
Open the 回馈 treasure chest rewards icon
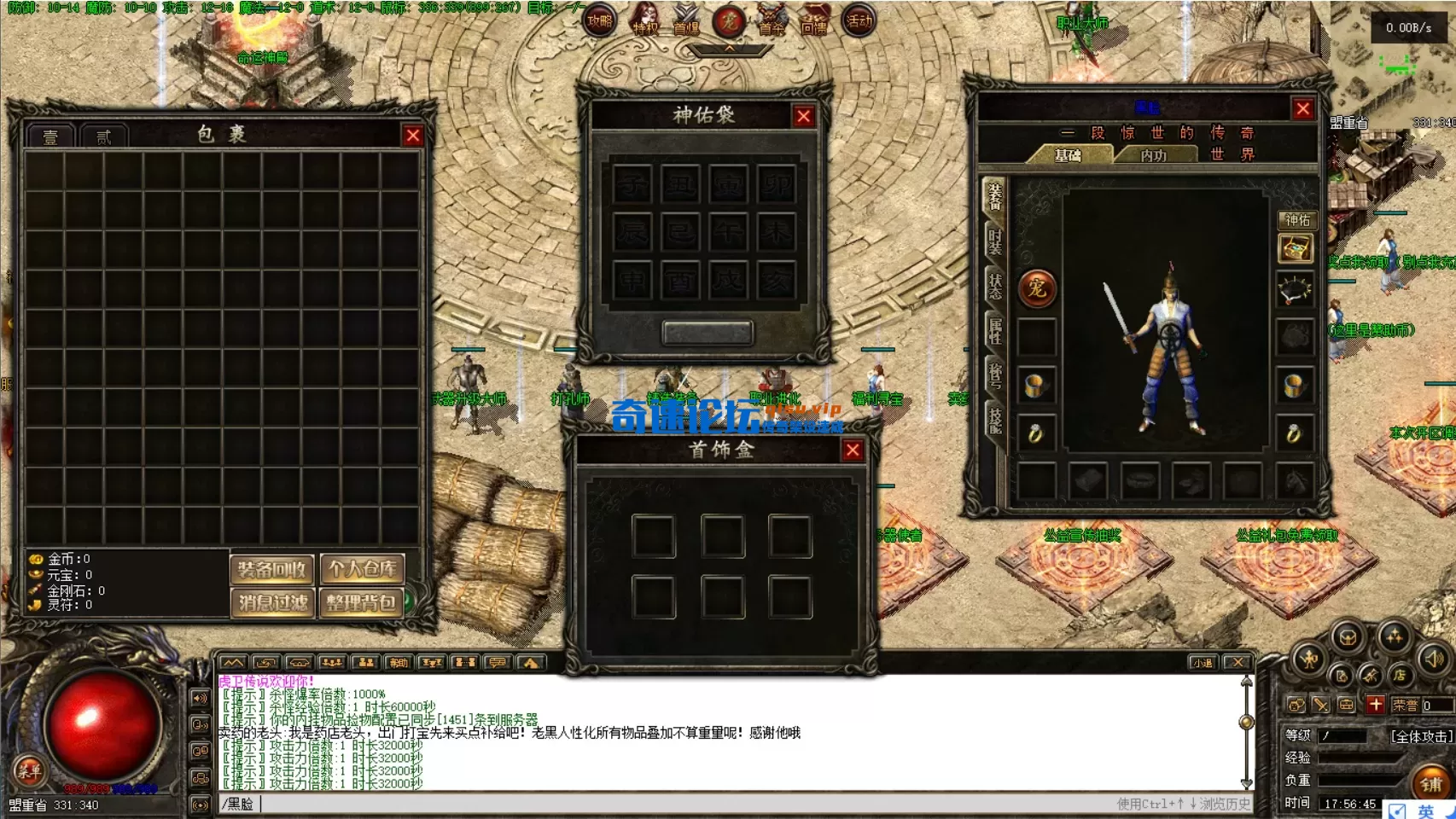pos(814,20)
